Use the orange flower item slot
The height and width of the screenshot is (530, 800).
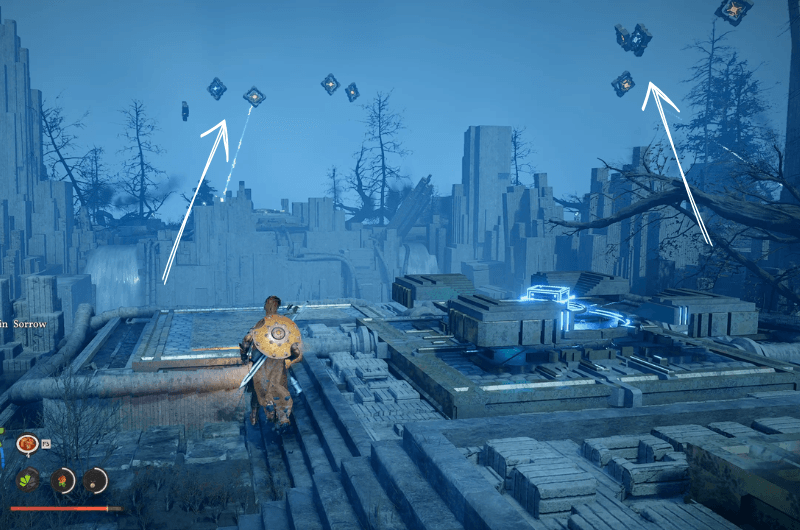coord(62,480)
